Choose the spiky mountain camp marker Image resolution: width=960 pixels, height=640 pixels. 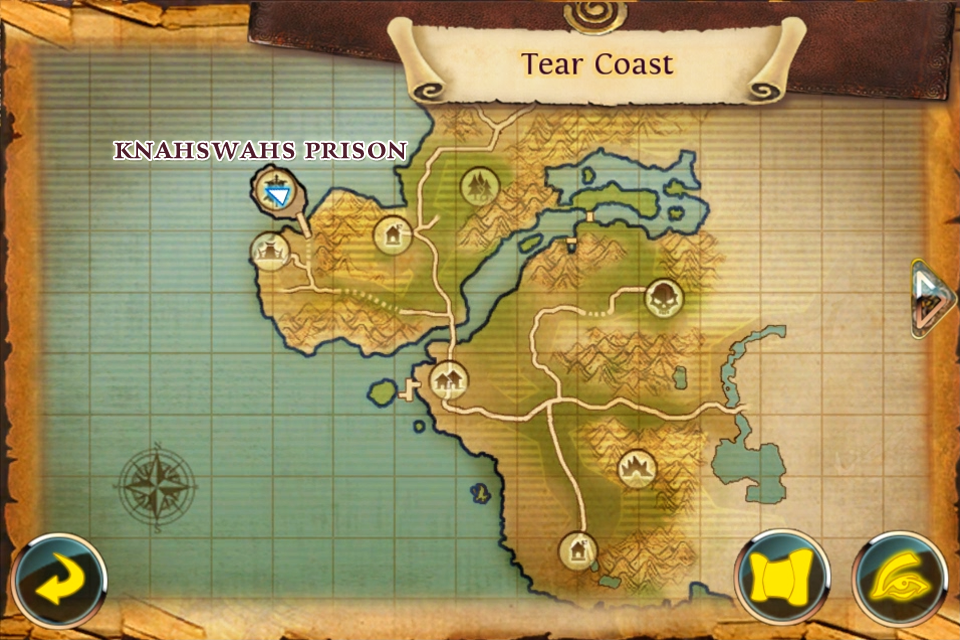coord(636,467)
